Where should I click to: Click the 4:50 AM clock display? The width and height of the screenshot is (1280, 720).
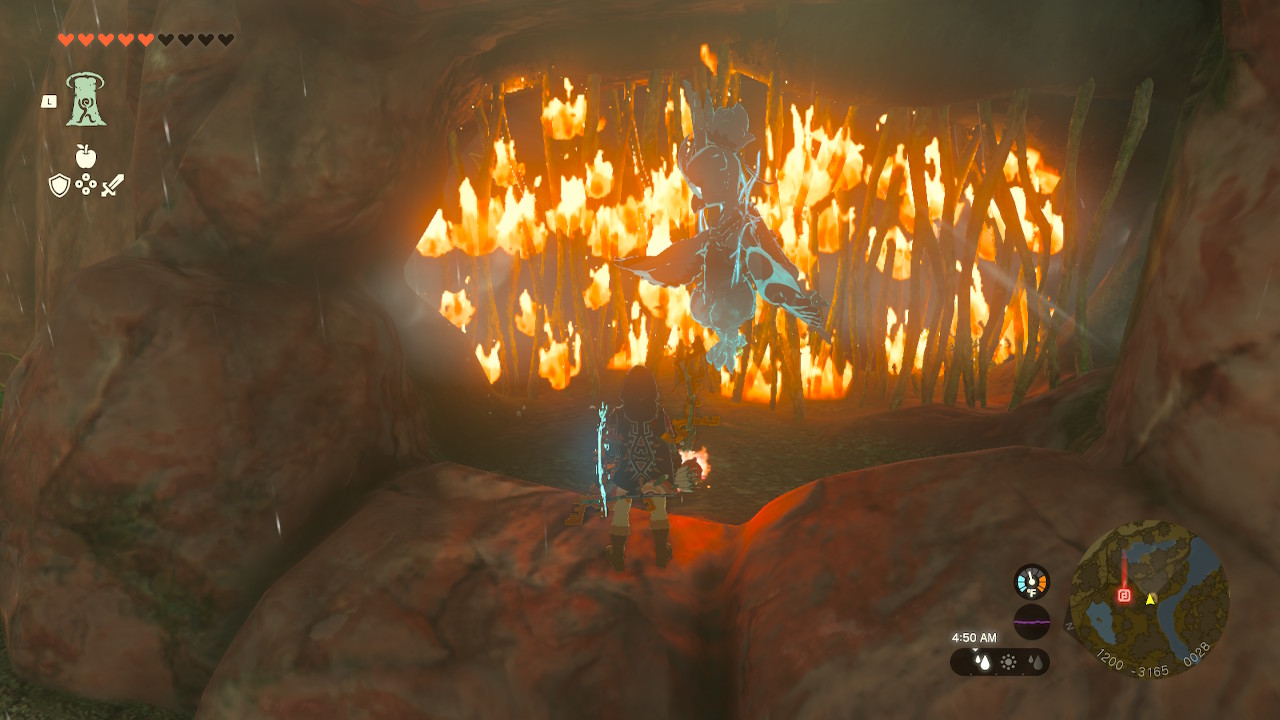(x=975, y=637)
